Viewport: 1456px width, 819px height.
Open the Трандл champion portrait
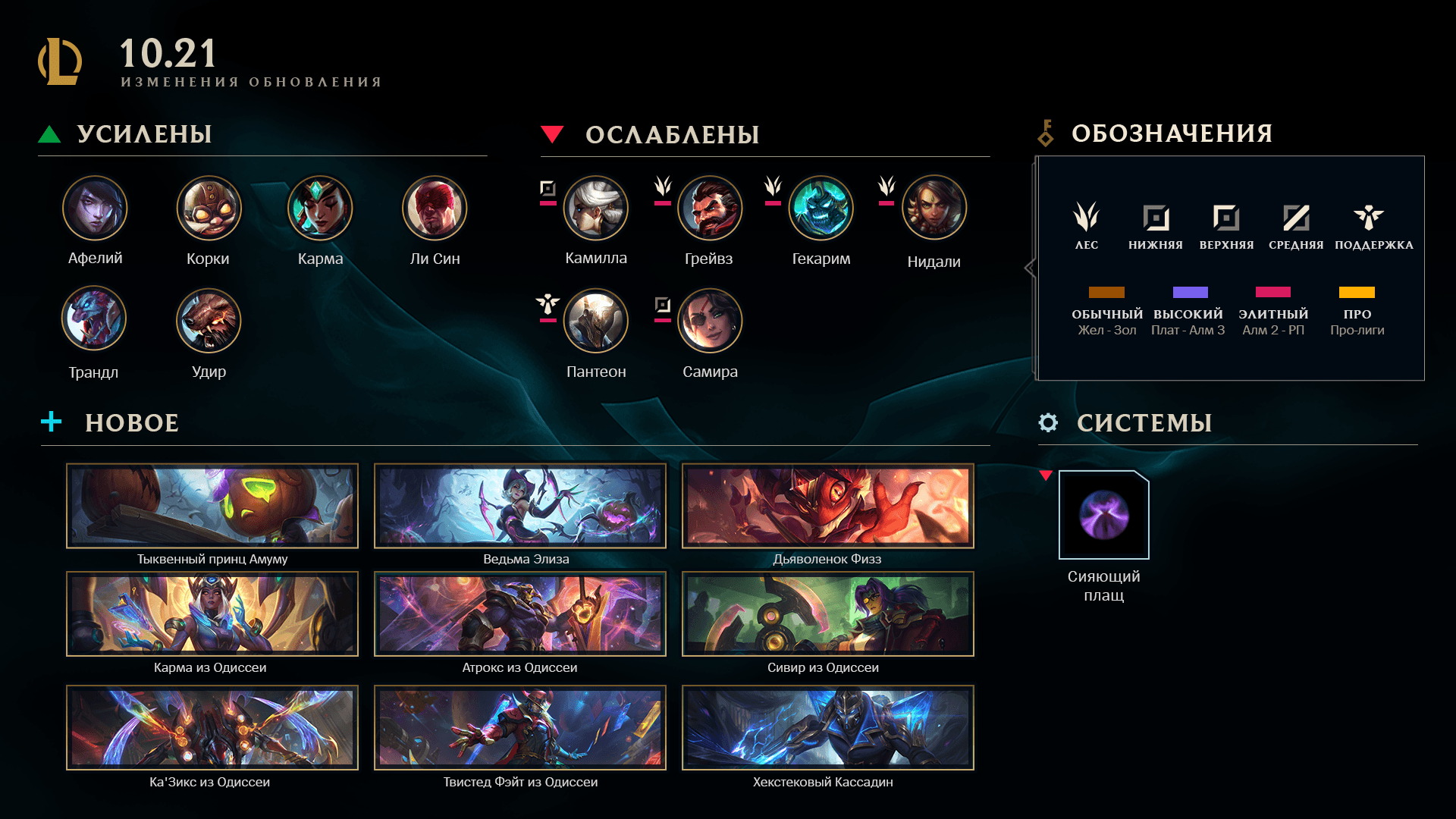(94, 318)
